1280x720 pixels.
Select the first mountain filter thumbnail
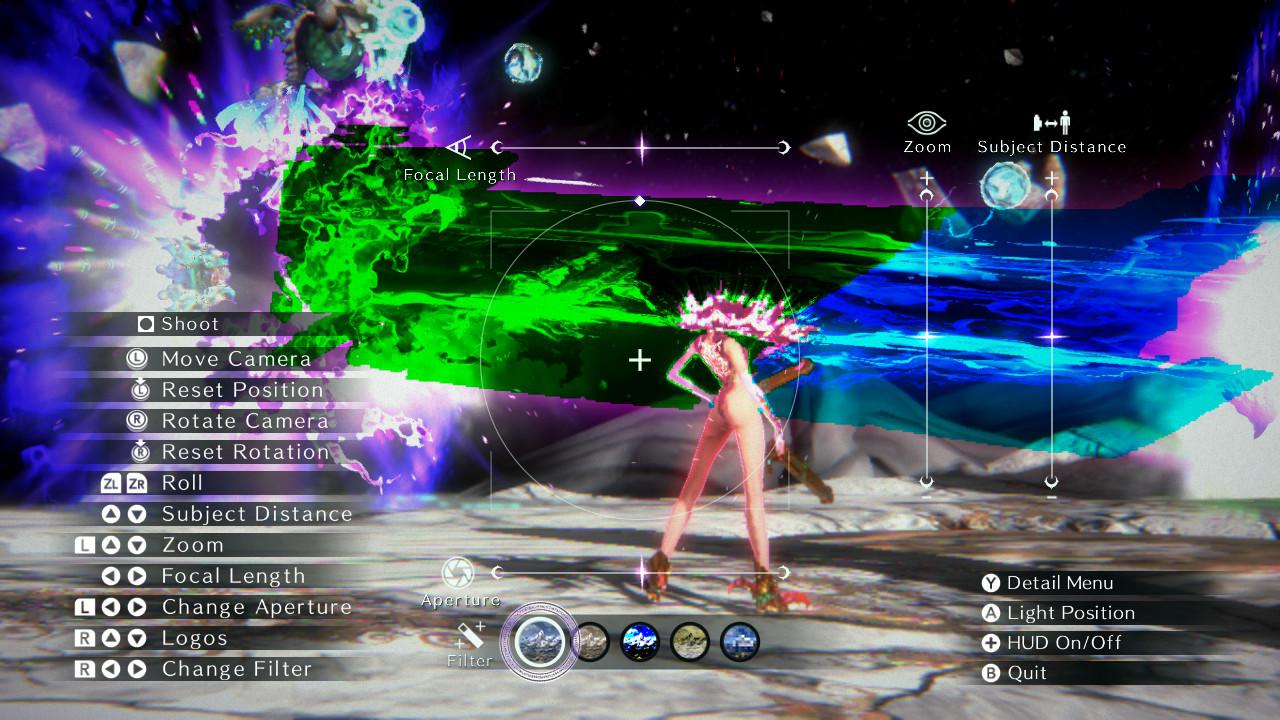point(541,640)
